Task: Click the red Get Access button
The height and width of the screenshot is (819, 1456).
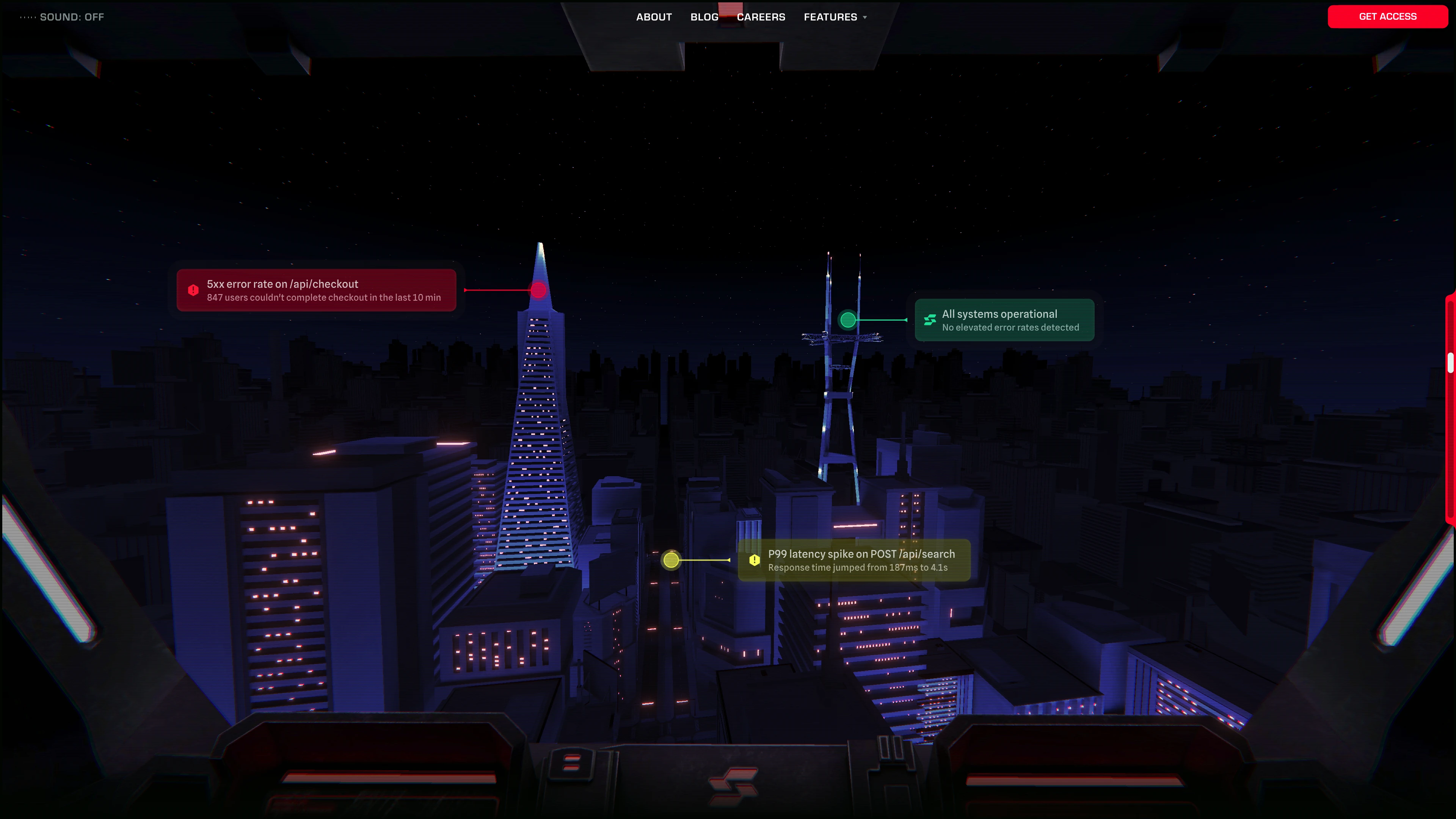Action: click(x=1388, y=16)
